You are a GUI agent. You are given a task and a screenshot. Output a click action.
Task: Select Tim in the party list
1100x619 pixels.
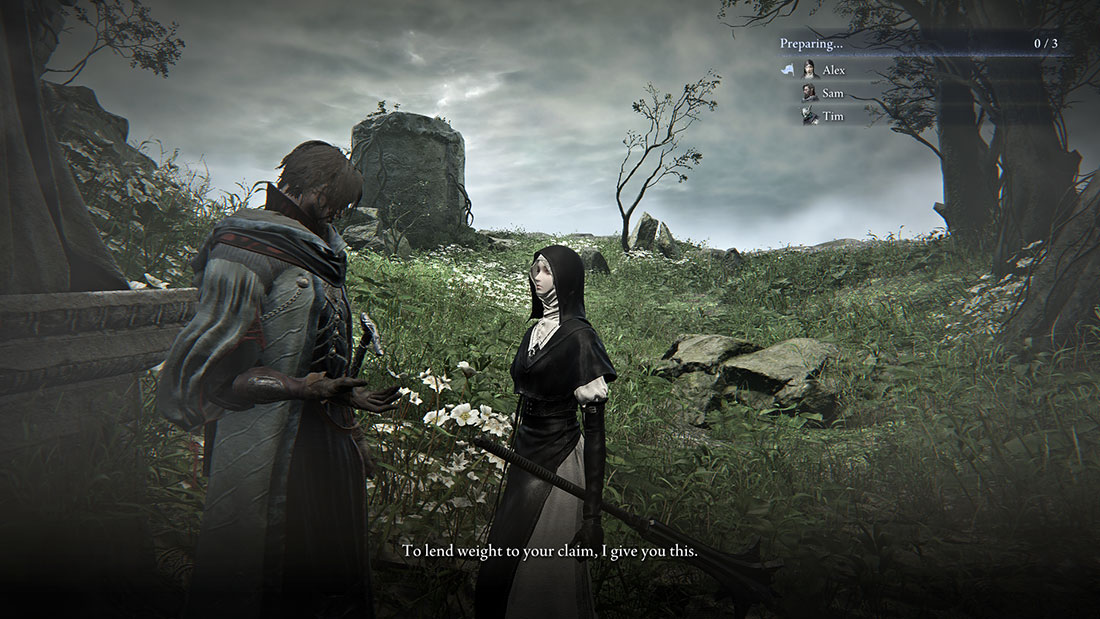tap(832, 116)
